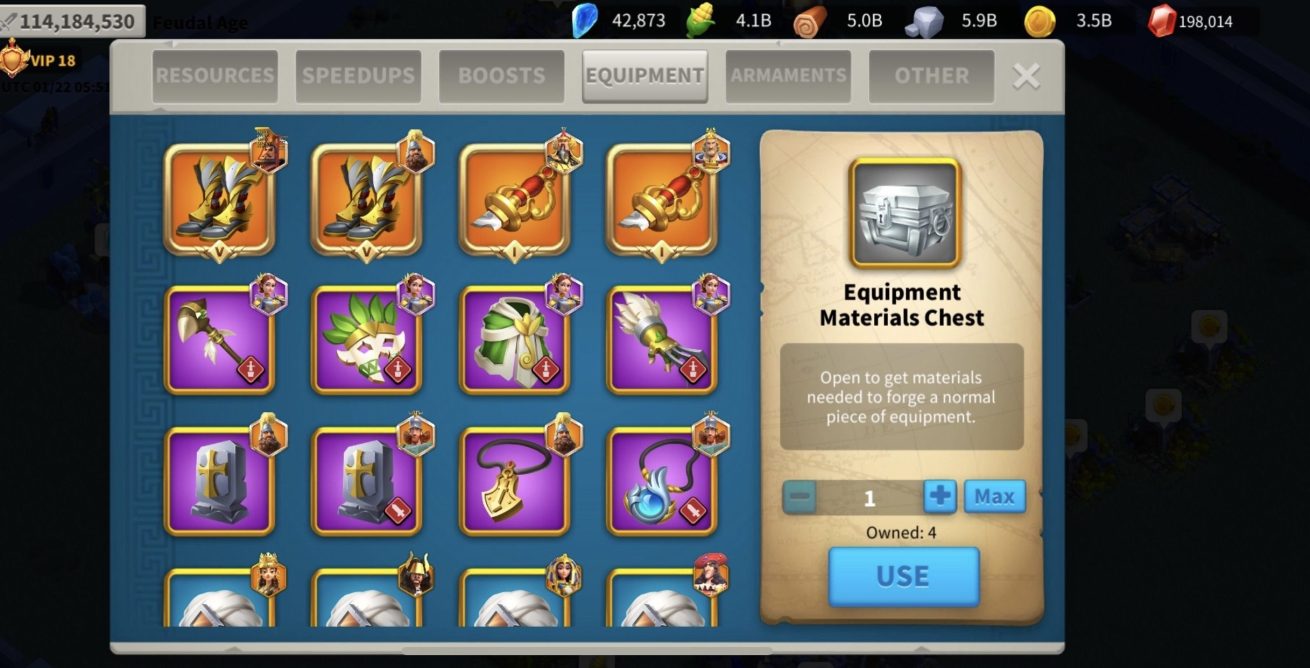Pick the feathered gauntlet item

click(x=662, y=340)
